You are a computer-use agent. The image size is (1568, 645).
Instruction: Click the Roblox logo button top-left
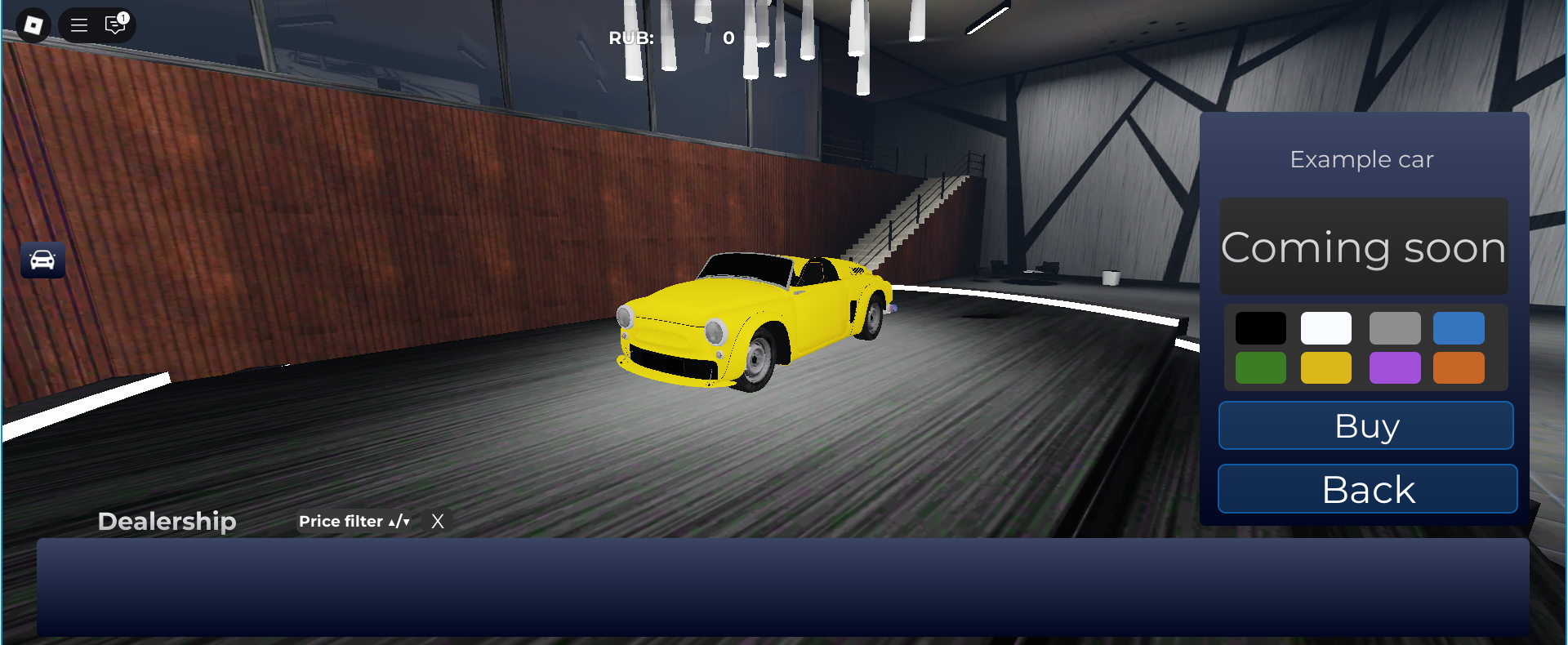tap(33, 24)
